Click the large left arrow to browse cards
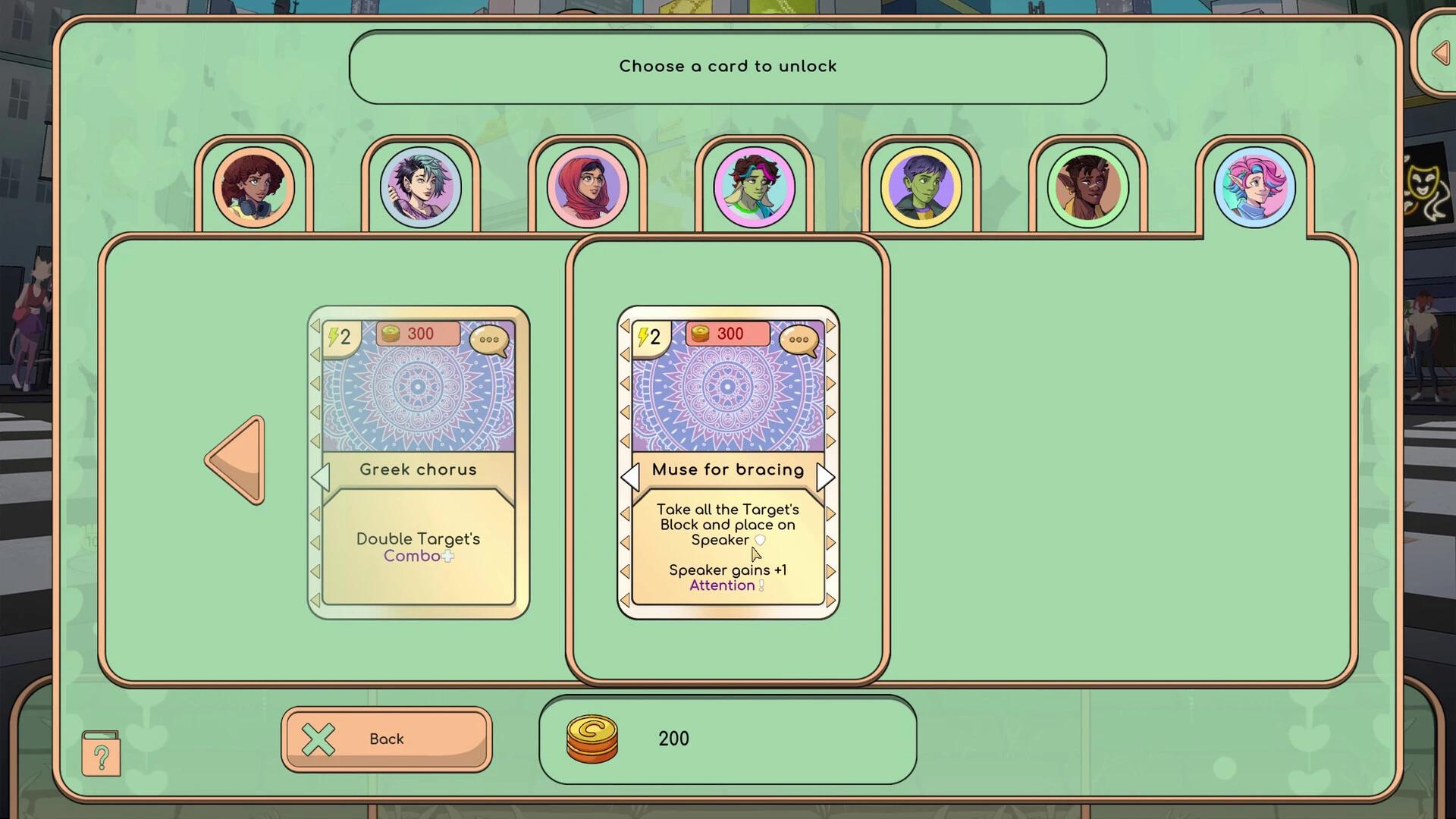Viewport: 1456px width, 819px height. pyautogui.click(x=235, y=460)
